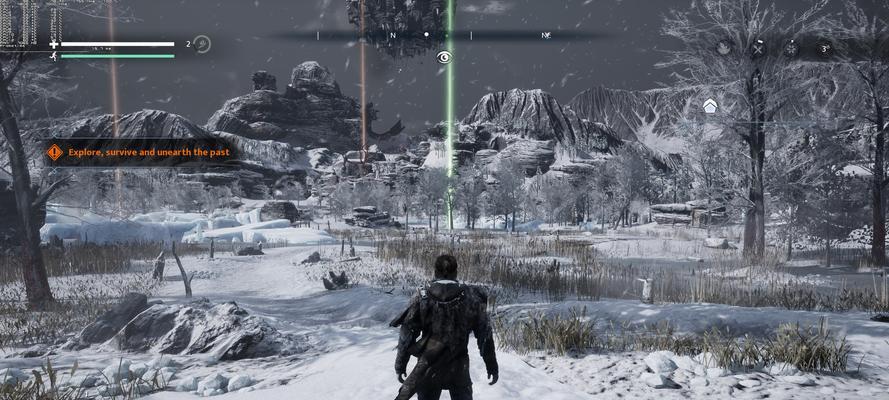
Task: Click the circular skill point icon
Action: click(x=202, y=44)
